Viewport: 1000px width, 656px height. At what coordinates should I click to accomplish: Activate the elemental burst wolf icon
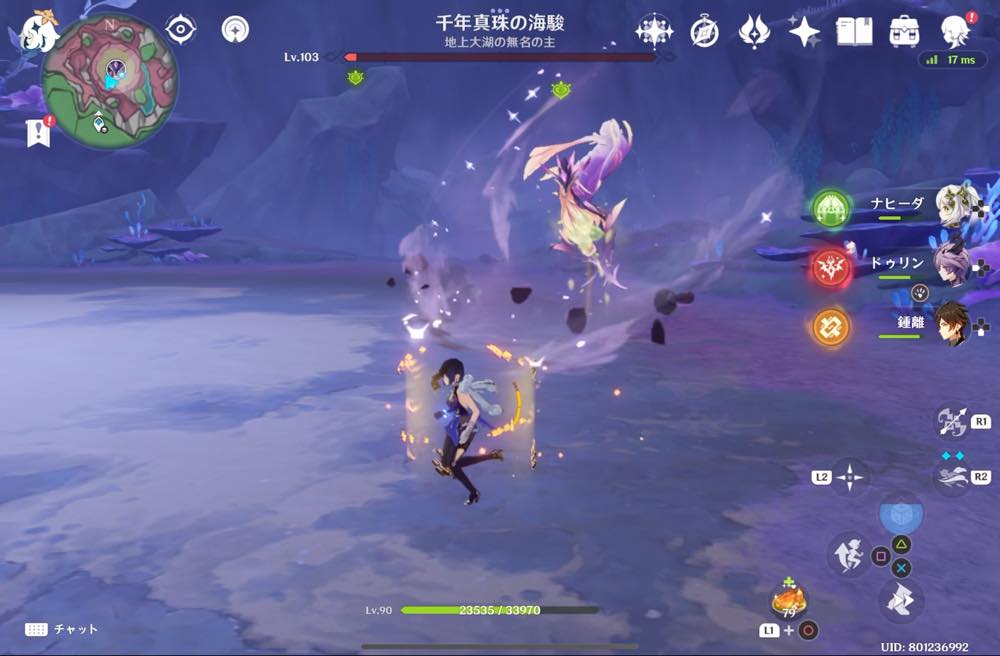[x=952, y=477]
